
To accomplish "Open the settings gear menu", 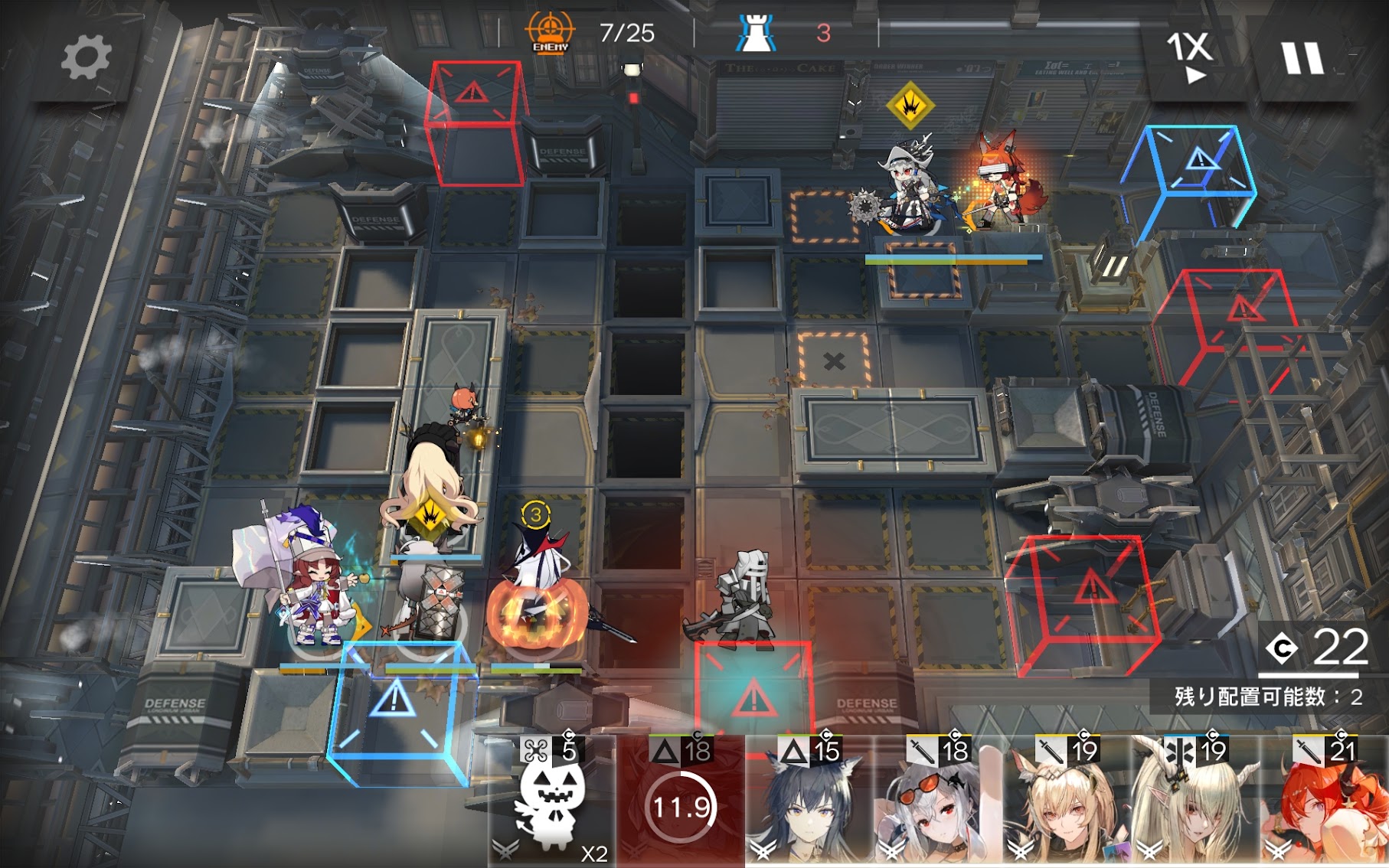I will point(85,58).
